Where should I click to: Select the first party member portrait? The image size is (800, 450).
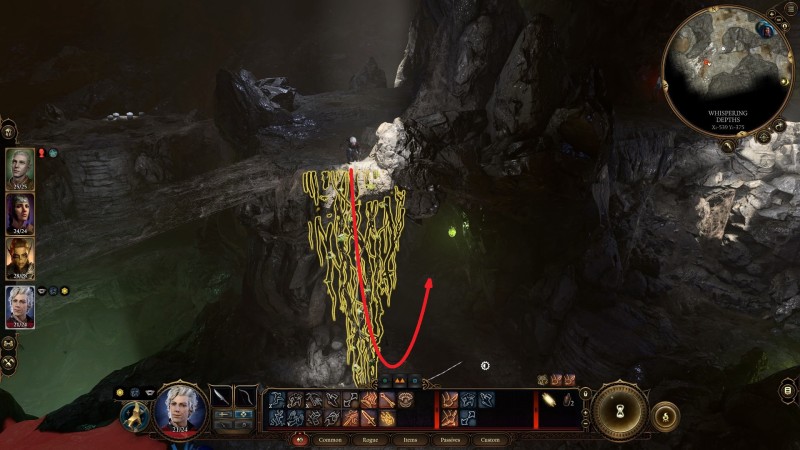tap(21, 166)
